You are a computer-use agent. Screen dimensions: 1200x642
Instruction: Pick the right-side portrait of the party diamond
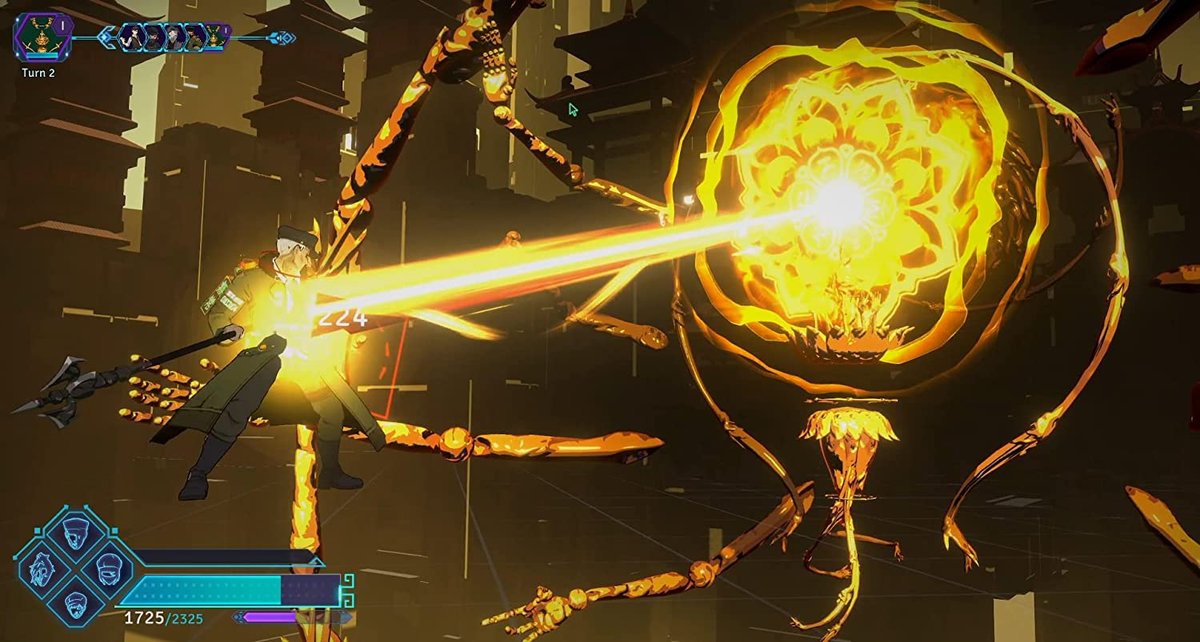pos(108,569)
